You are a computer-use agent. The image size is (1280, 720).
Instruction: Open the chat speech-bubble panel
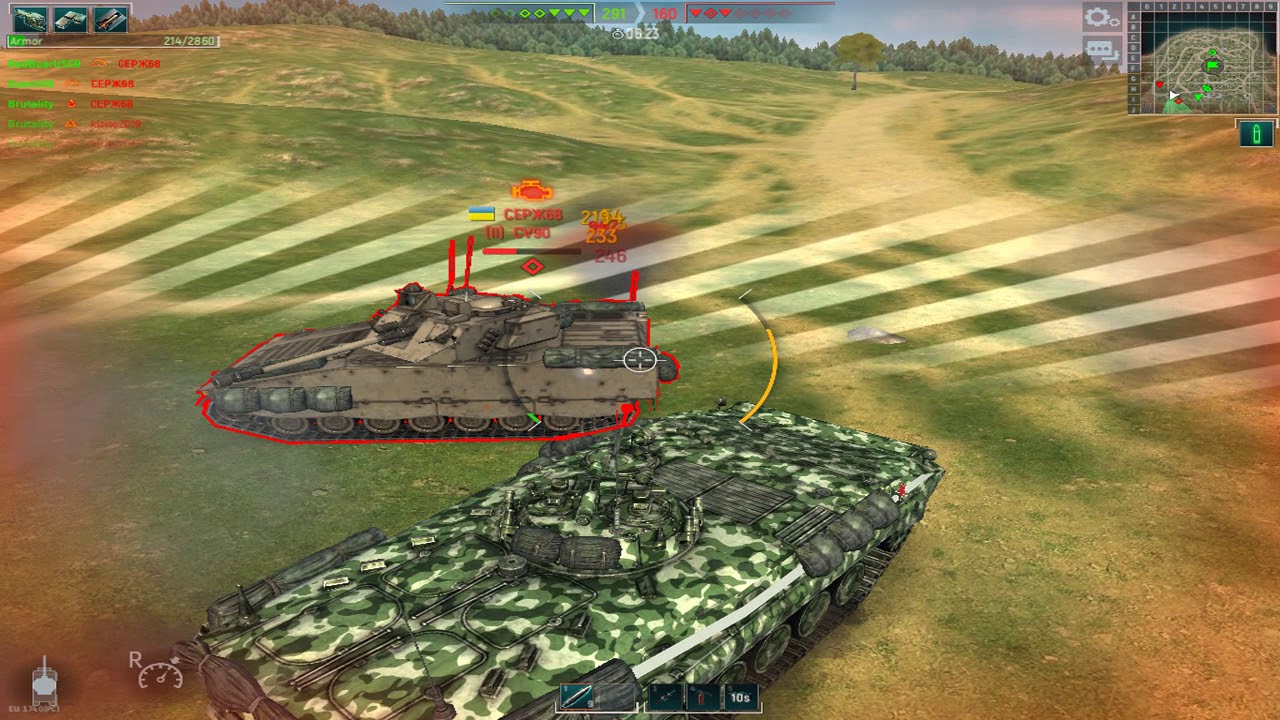point(1101,49)
